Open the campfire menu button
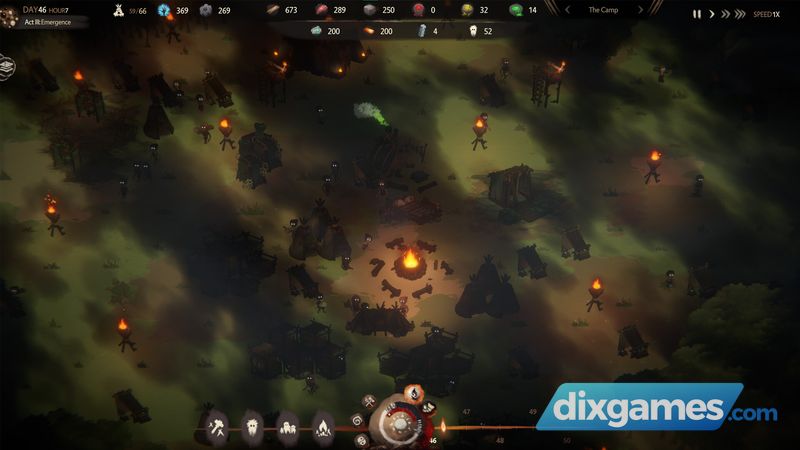The width and height of the screenshot is (800, 450). click(x=322, y=428)
